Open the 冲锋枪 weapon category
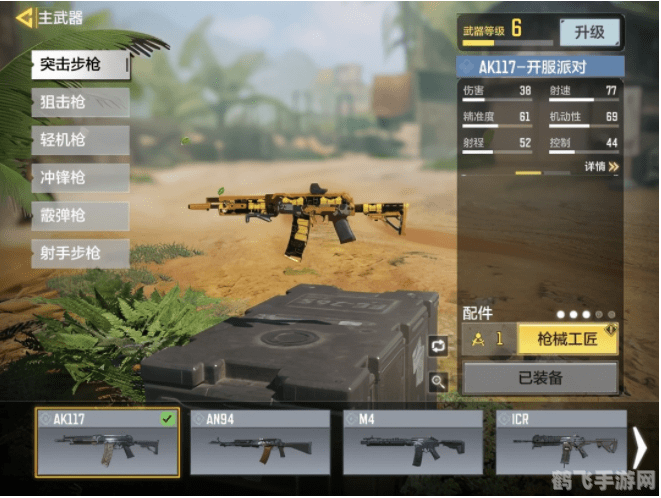 80,178
